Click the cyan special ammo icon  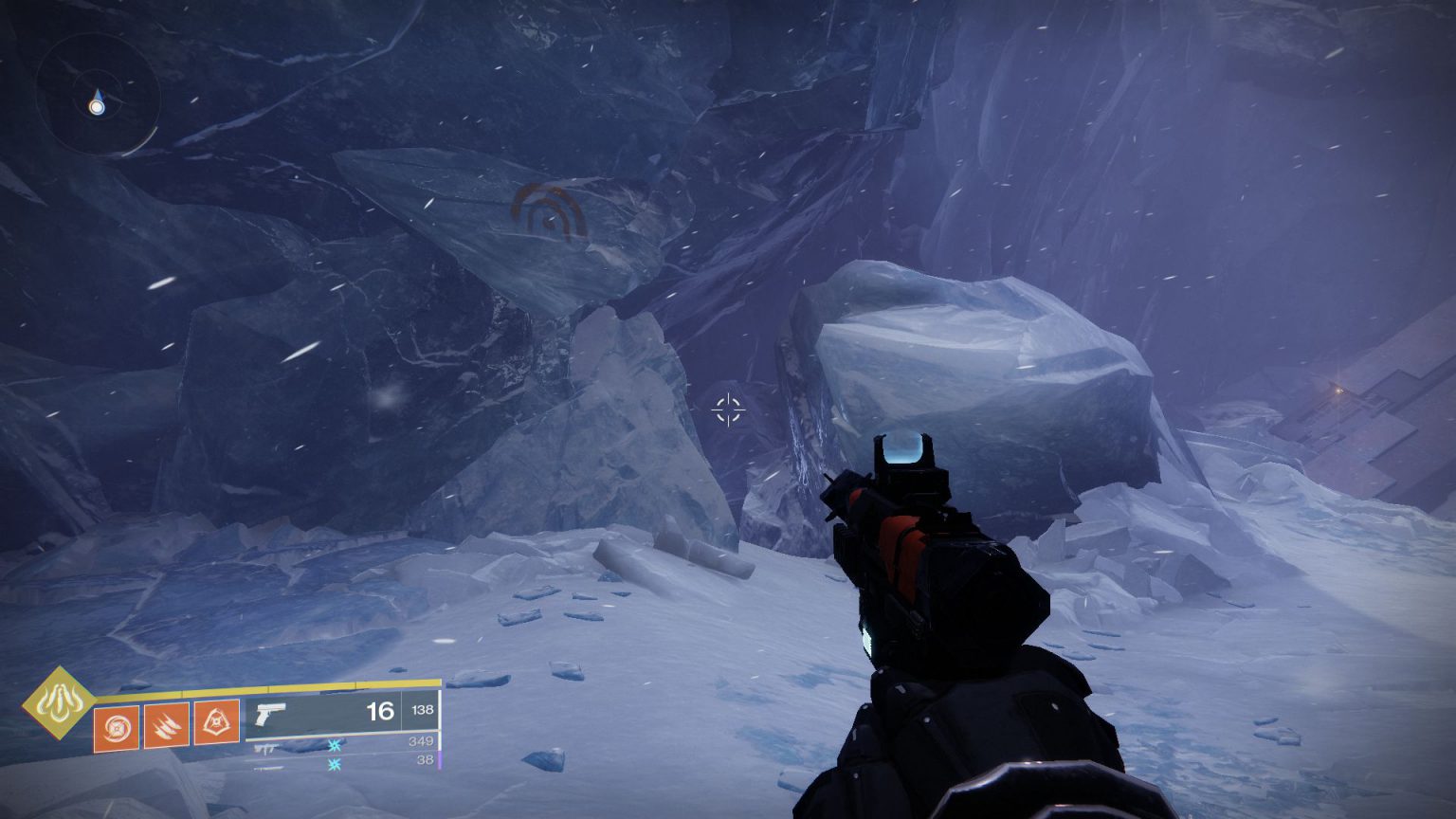coord(334,747)
